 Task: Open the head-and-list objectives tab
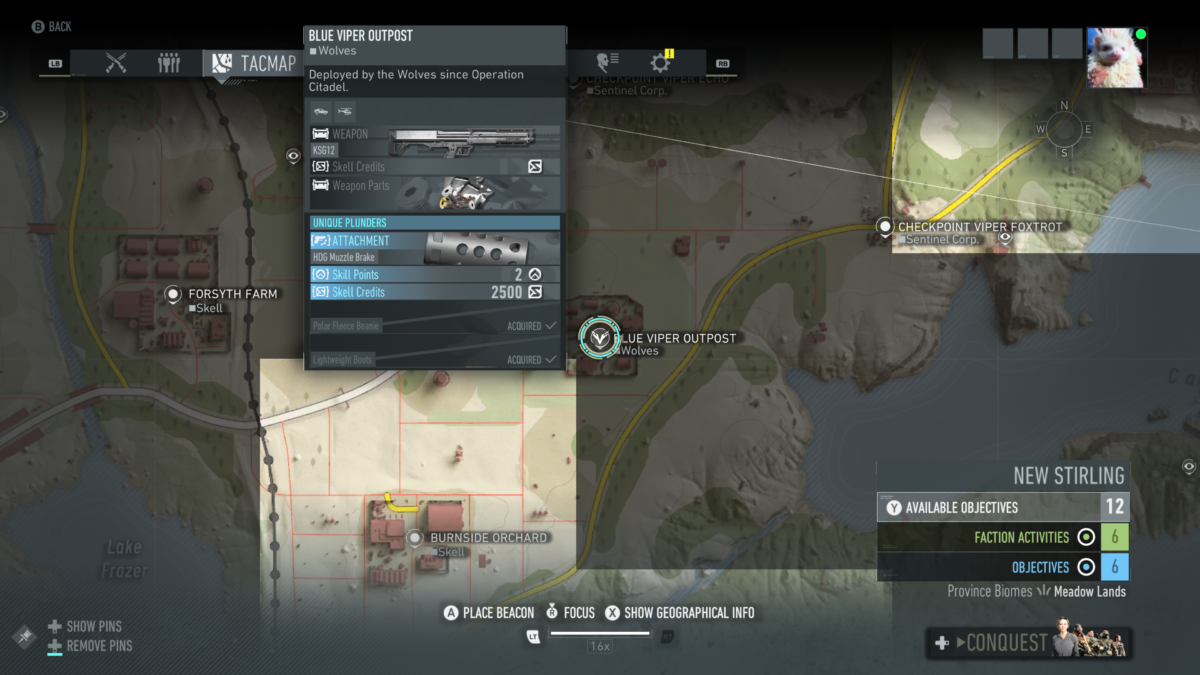click(x=606, y=63)
